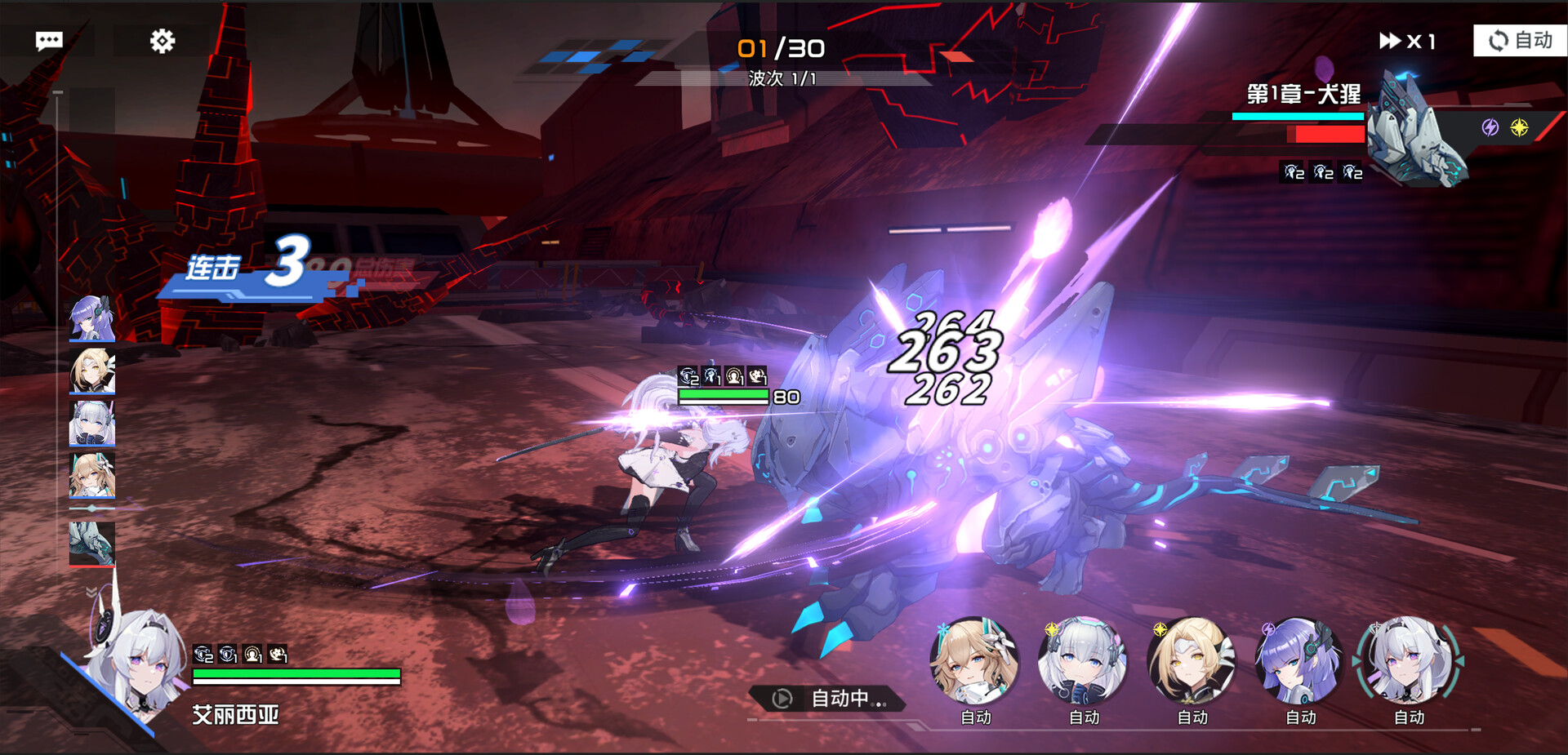The image size is (1568, 755).
Task: Click the blonde girl in turn-order list
Action: point(91,371)
